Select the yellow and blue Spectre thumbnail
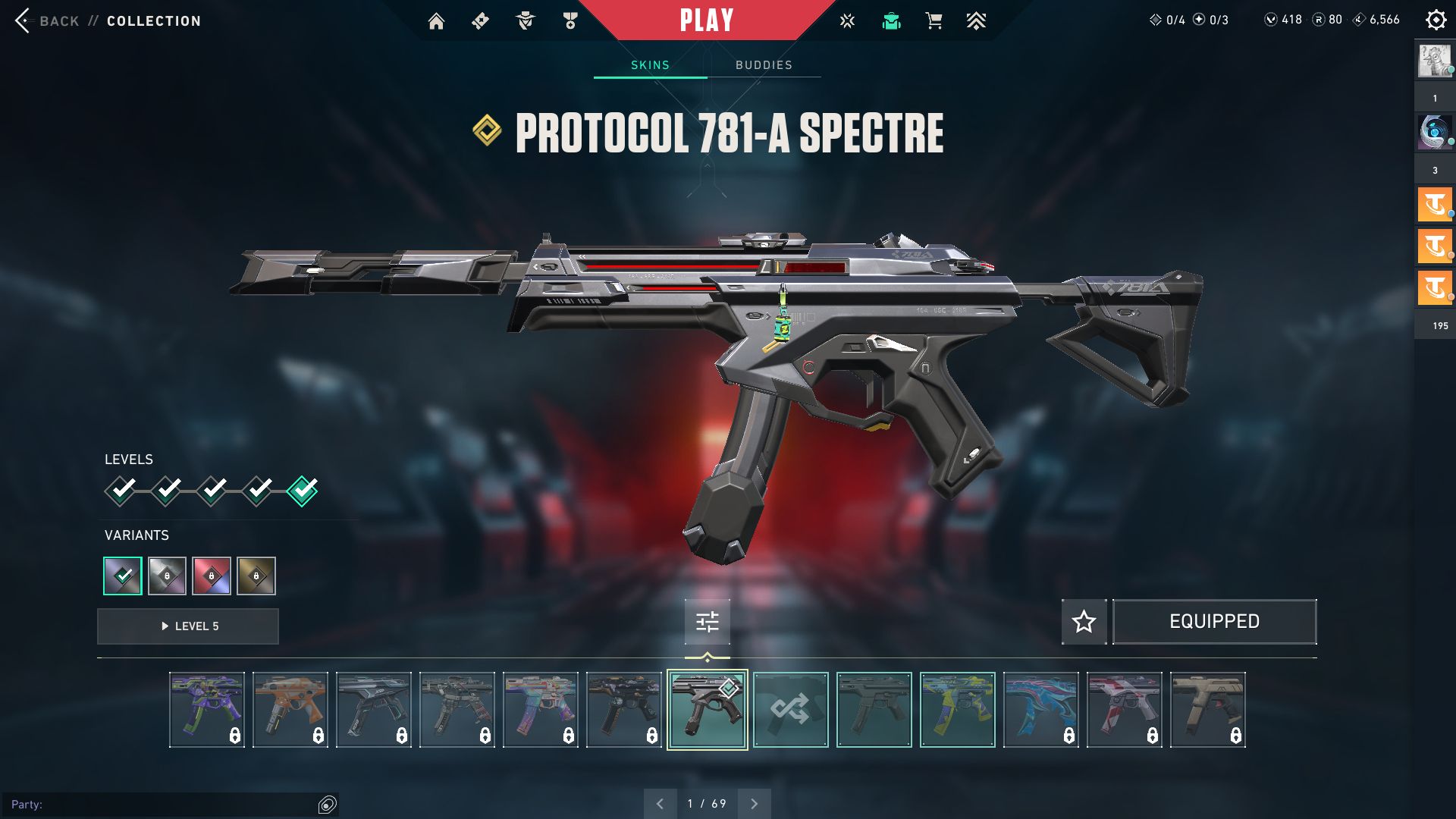This screenshot has width=1456, height=819. coord(957,710)
